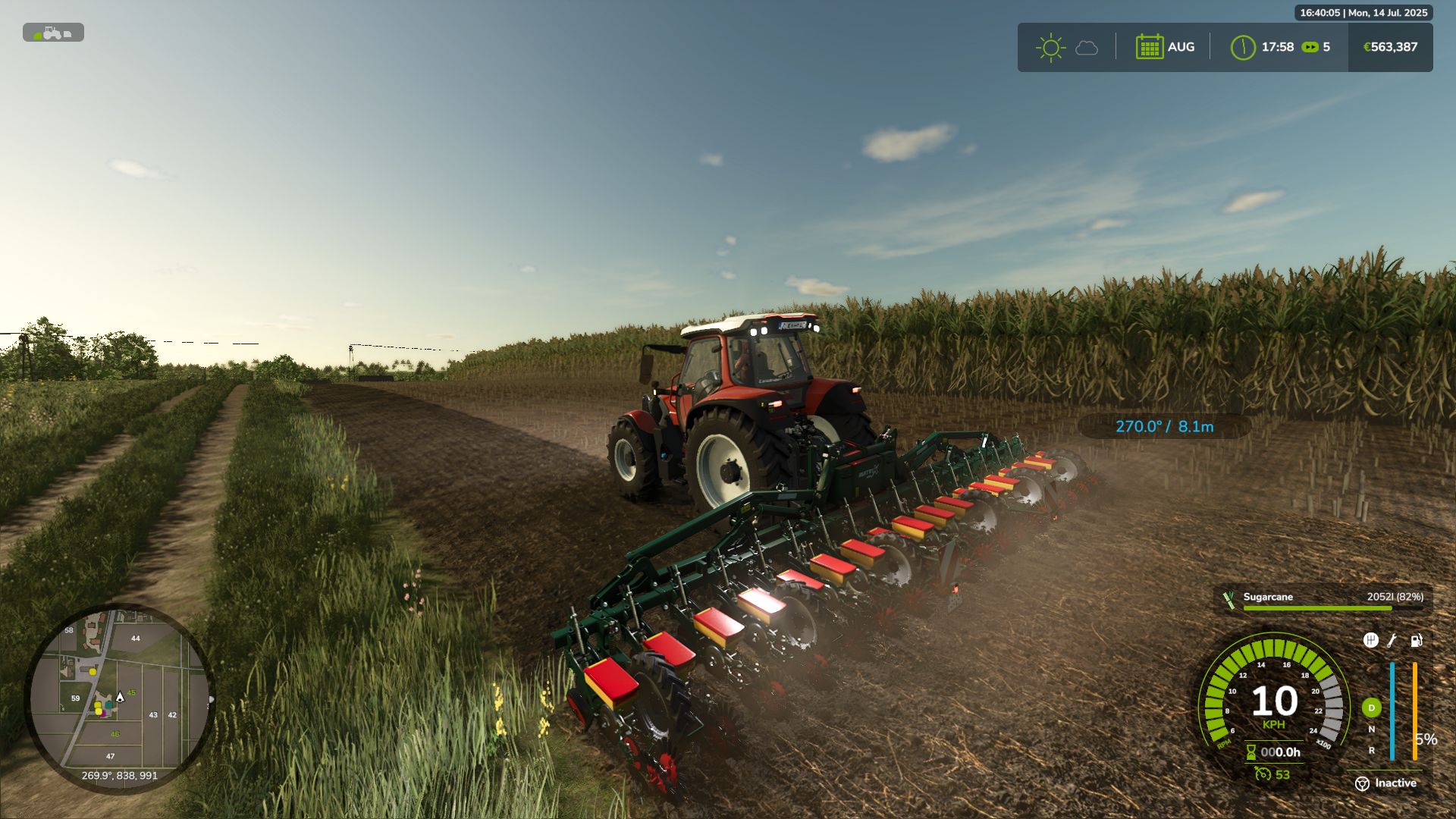Switch to the tractor vehicle tab
1456x819 pixels.
tap(52, 35)
